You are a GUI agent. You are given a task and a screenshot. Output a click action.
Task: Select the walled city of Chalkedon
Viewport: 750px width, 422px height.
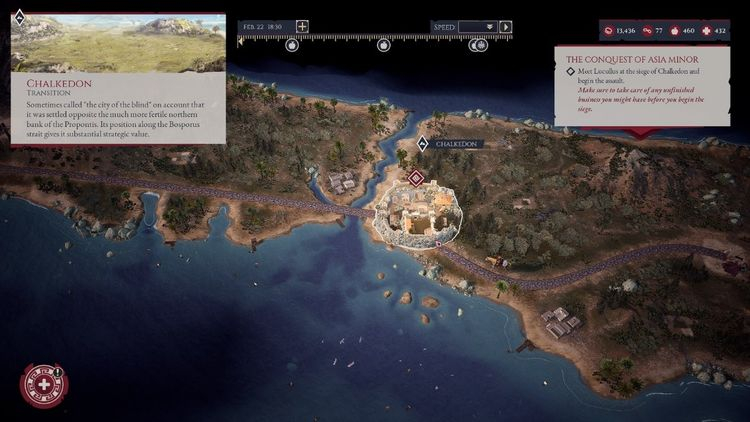(x=417, y=214)
